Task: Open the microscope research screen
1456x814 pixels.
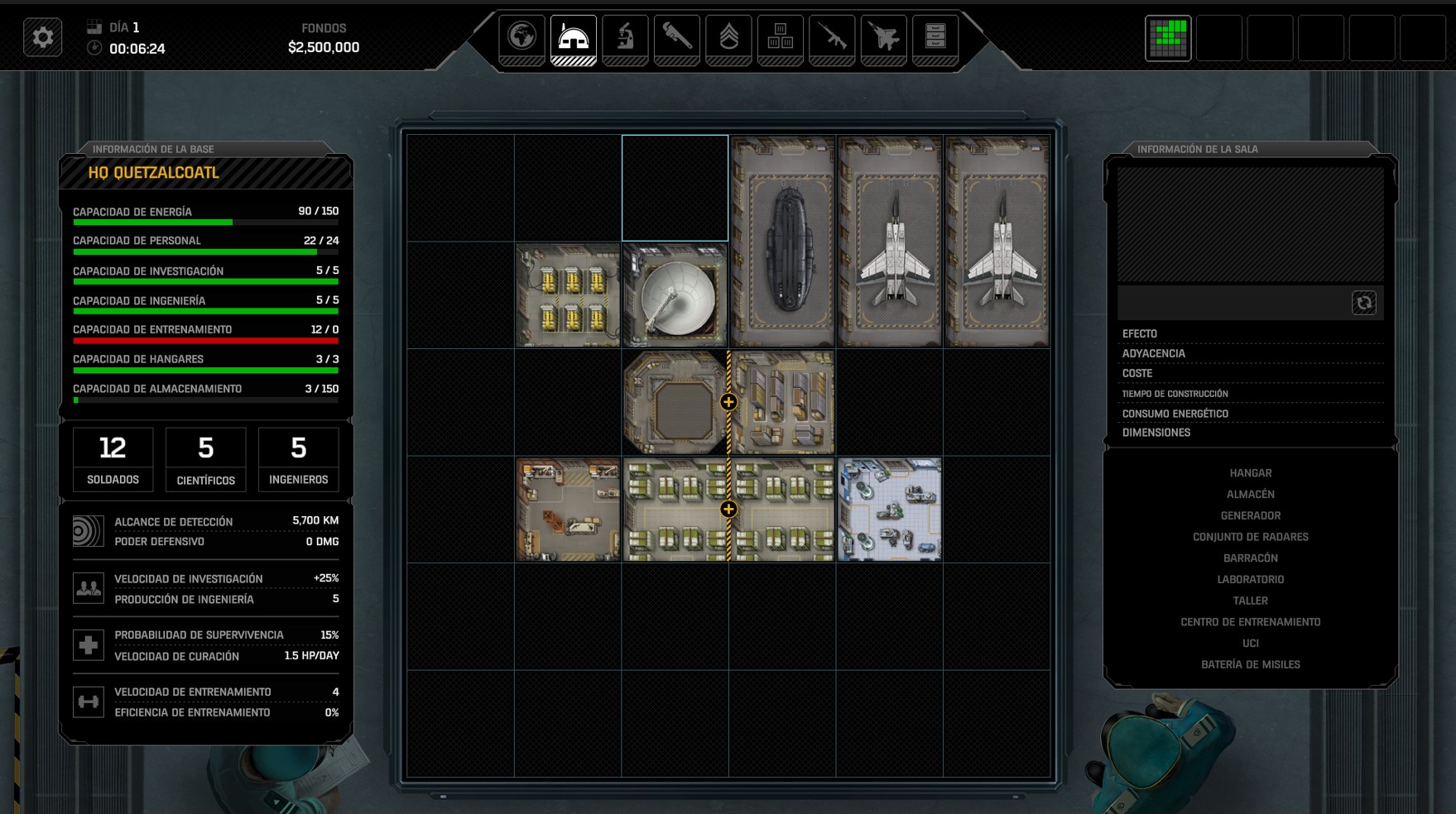Action: [625, 38]
